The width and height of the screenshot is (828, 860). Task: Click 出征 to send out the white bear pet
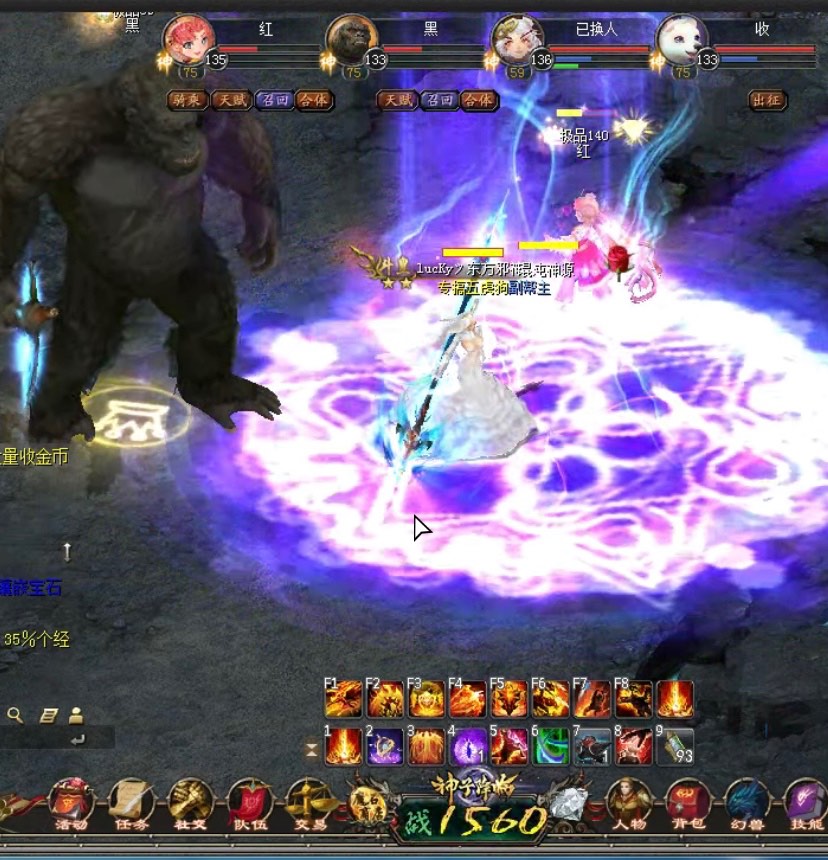[766, 101]
